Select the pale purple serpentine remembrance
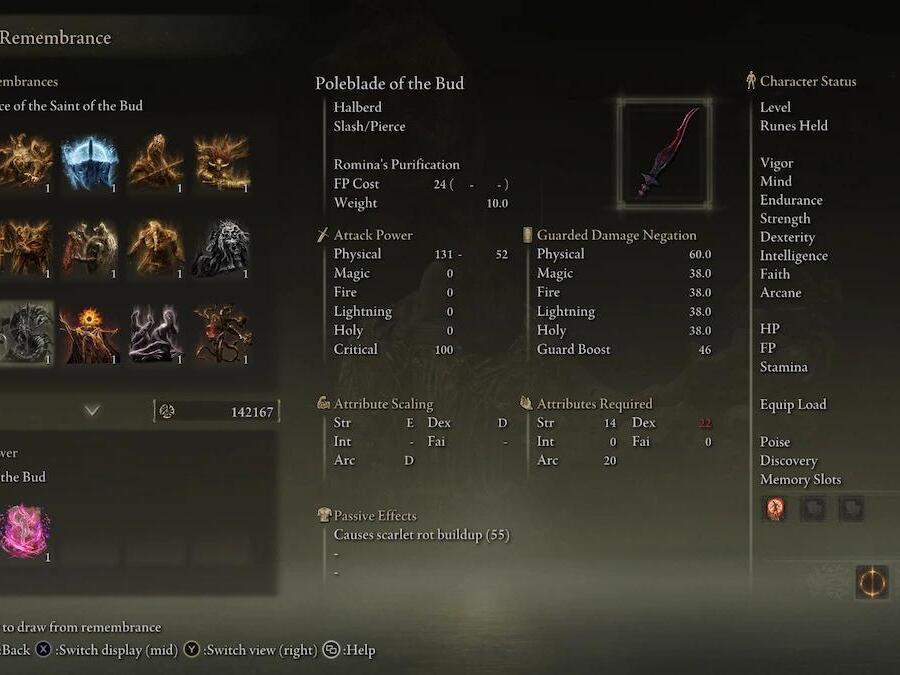The width and height of the screenshot is (900, 675). (155, 333)
